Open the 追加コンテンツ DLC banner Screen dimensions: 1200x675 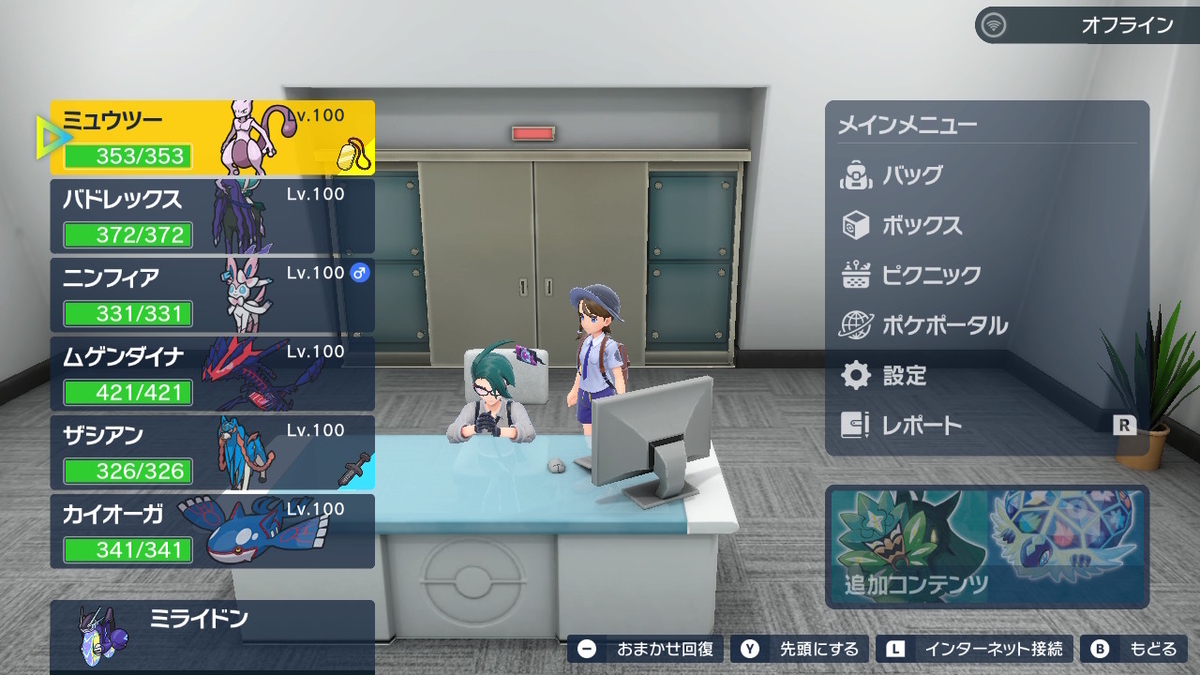986,546
